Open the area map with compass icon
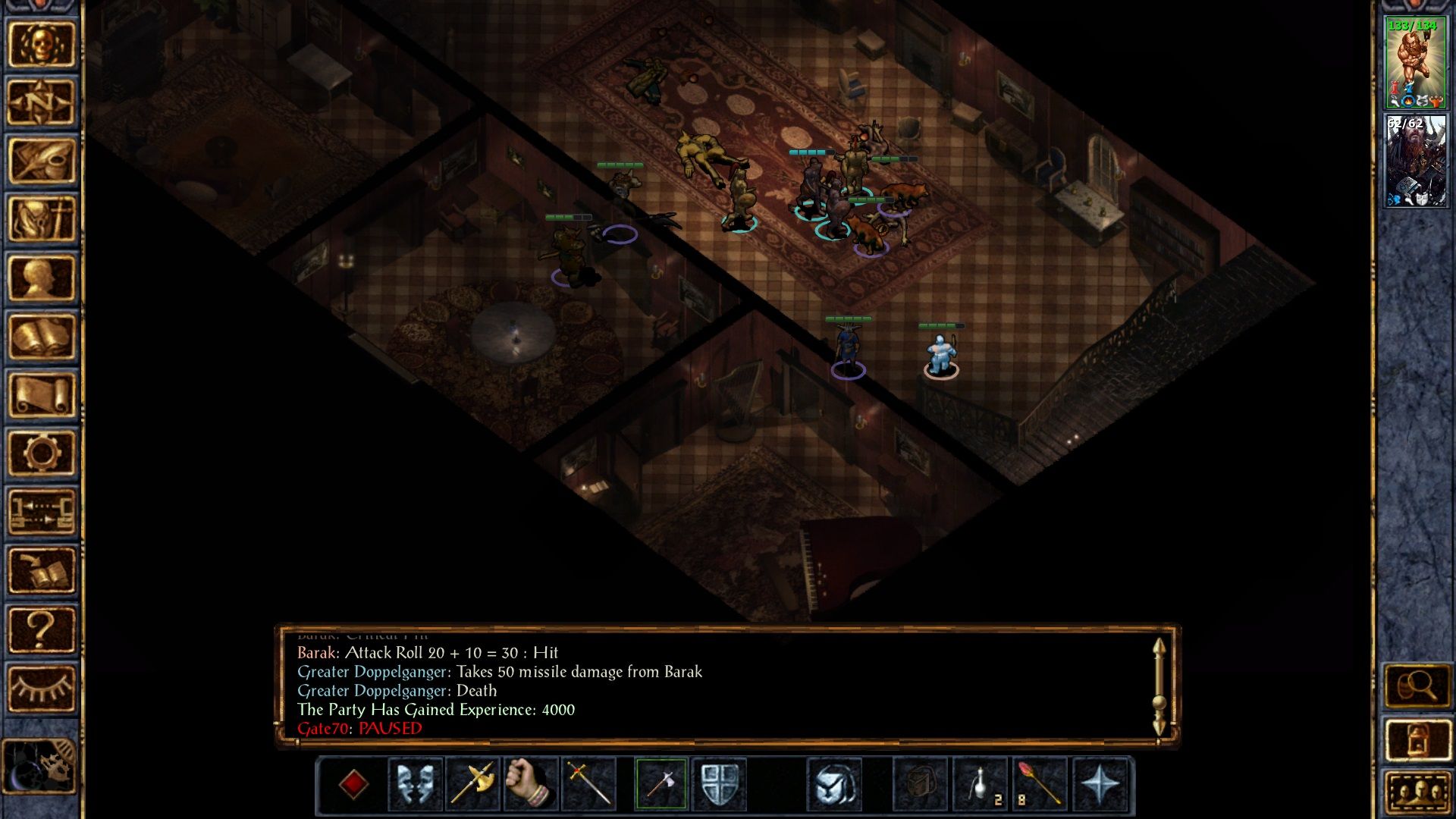1456x819 pixels. (x=42, y=102)
